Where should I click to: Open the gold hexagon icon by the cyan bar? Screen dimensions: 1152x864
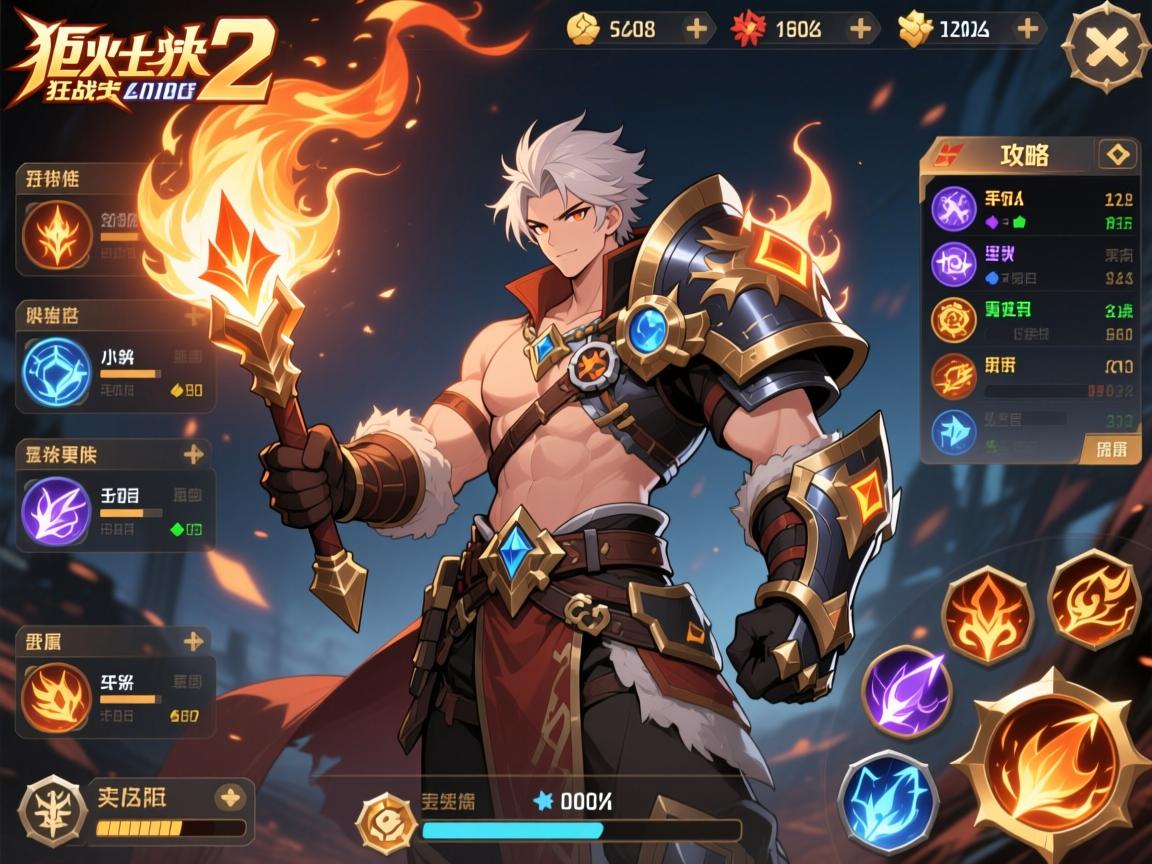[x=384, y=820]
